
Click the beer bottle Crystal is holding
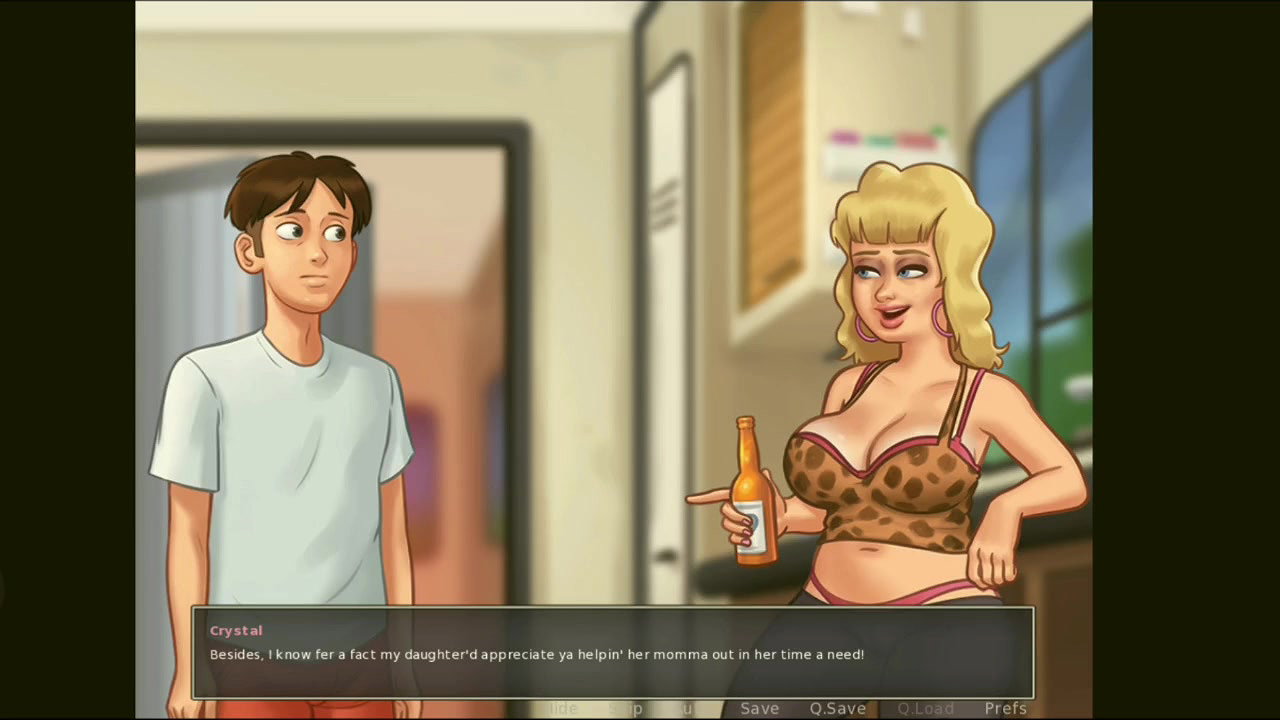coord(748,490)
